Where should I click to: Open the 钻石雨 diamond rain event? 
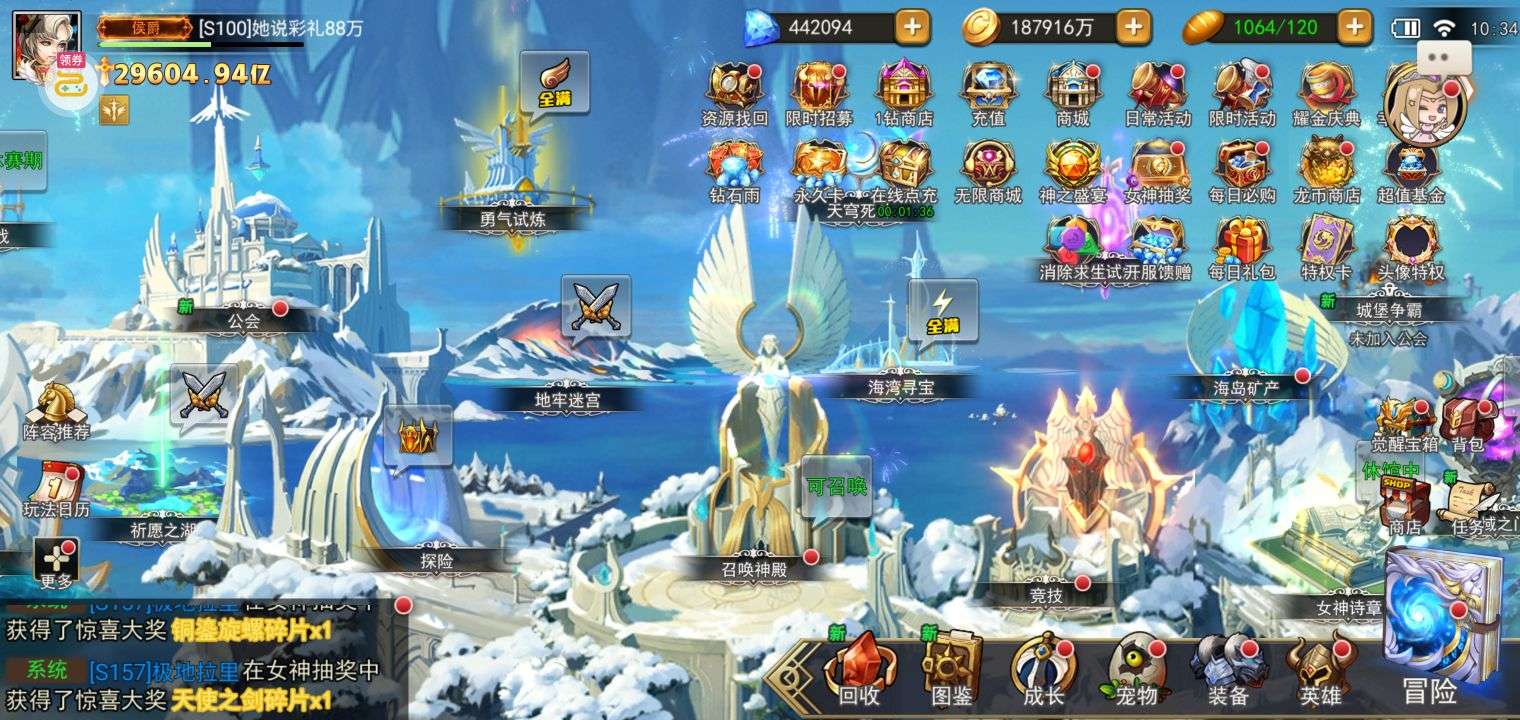coord(734,168)
